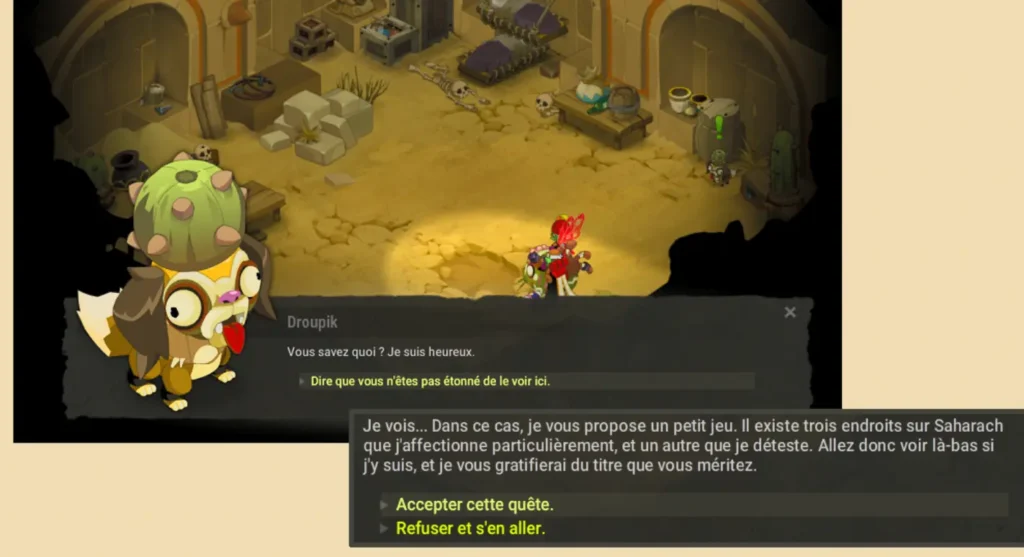The image size is (1024, 557).
Task: Close the Droupik dialogue box
Action: tap(790, 313)
